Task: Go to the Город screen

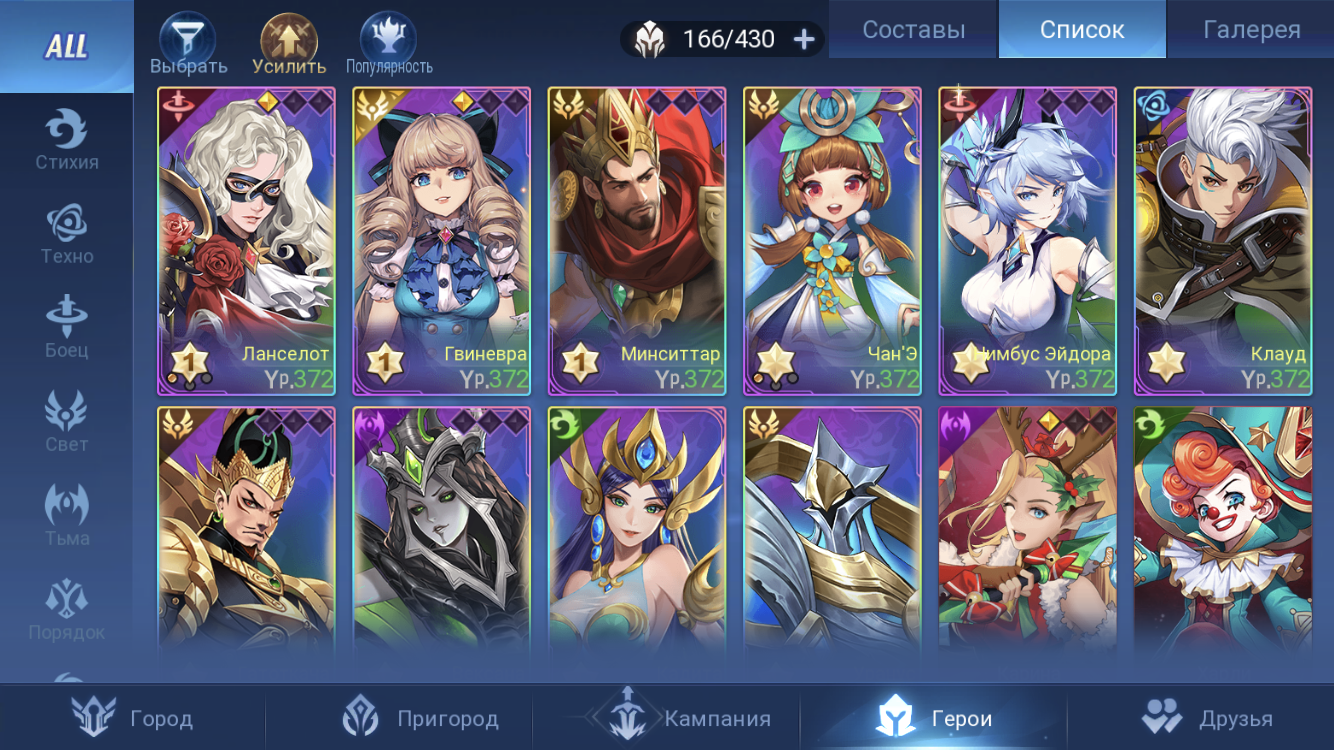Action: click(133, 717)
